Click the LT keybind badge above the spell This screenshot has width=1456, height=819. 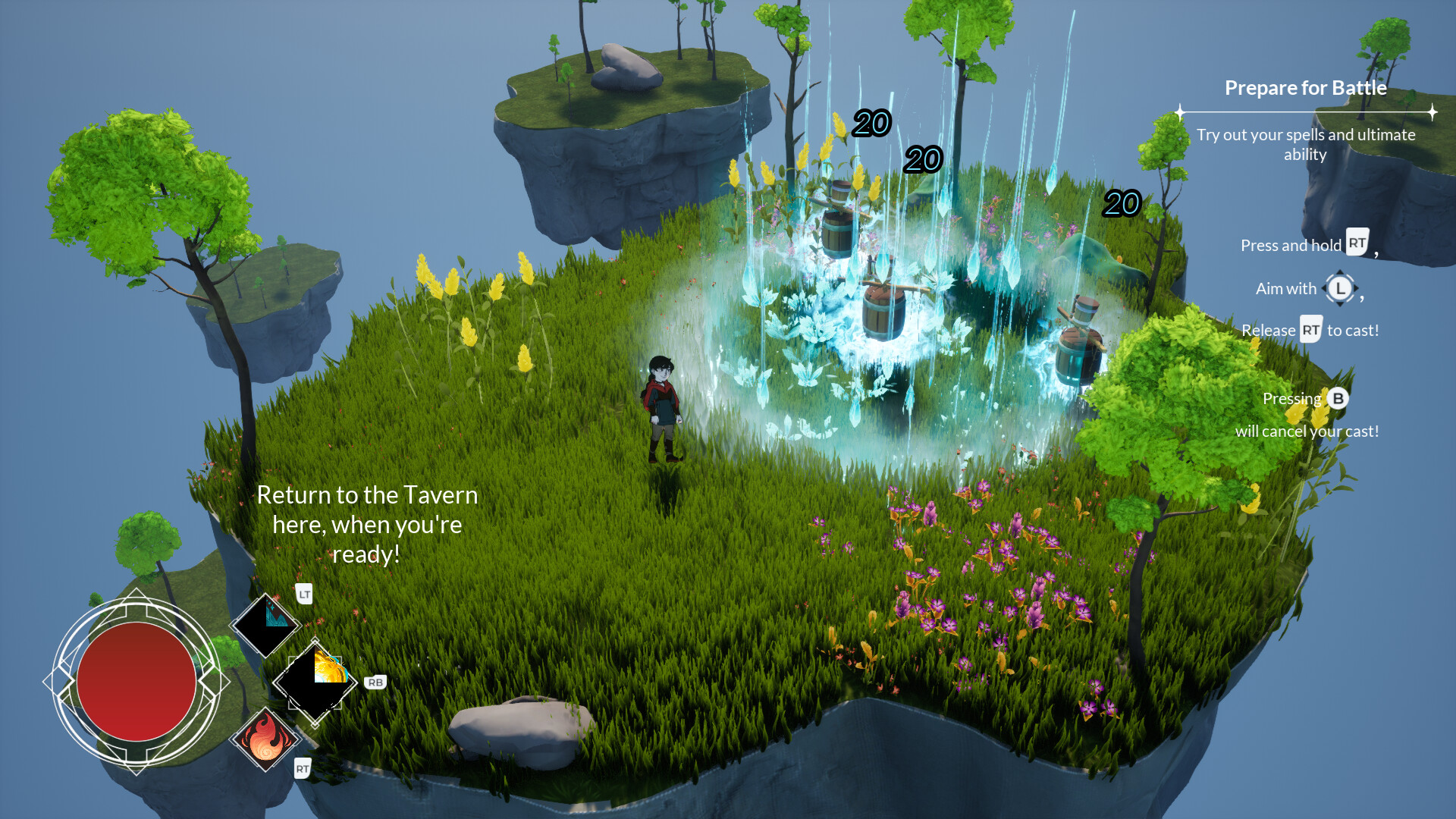coord(303,596)
